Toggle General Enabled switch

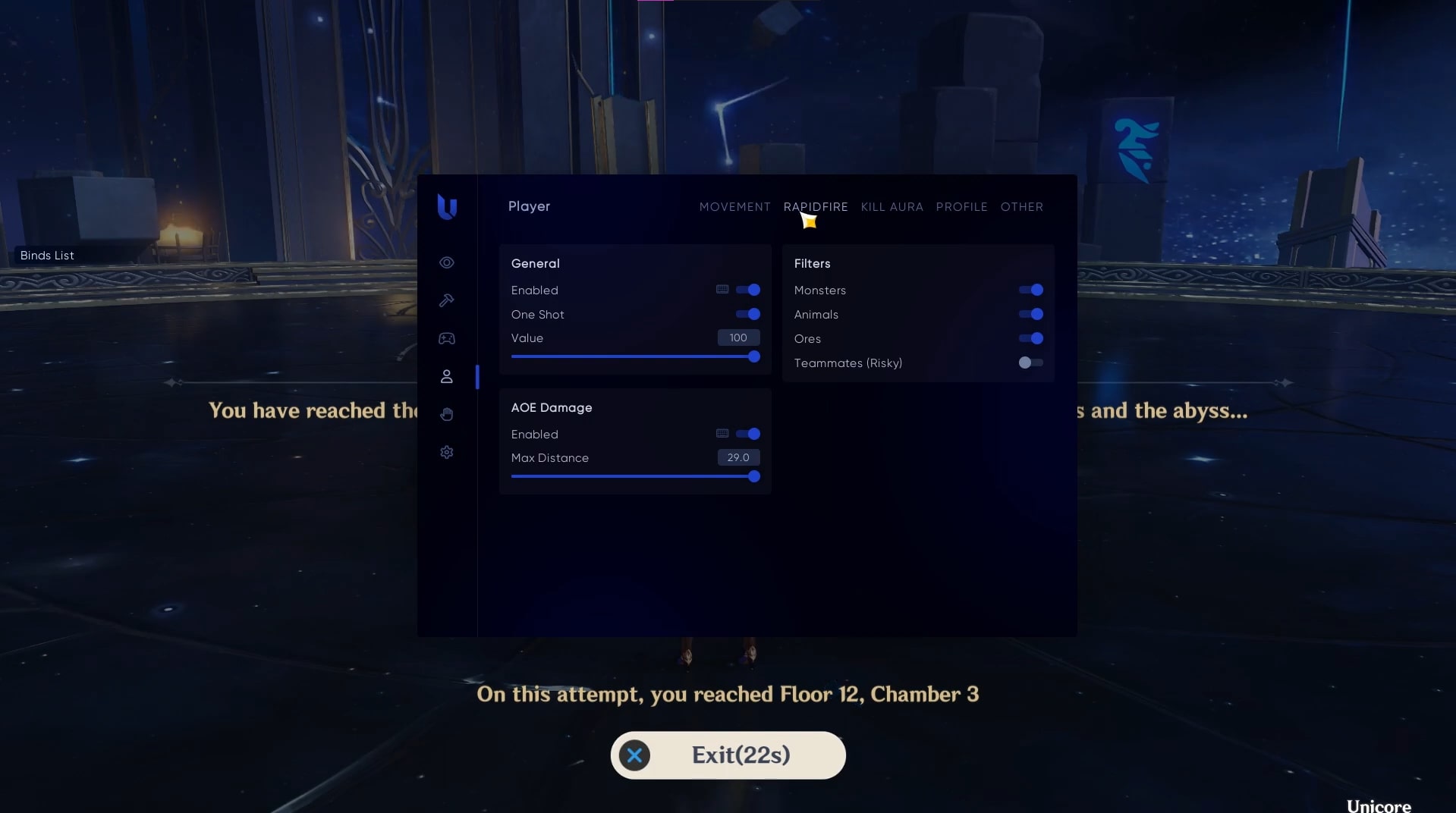point(748,290)
